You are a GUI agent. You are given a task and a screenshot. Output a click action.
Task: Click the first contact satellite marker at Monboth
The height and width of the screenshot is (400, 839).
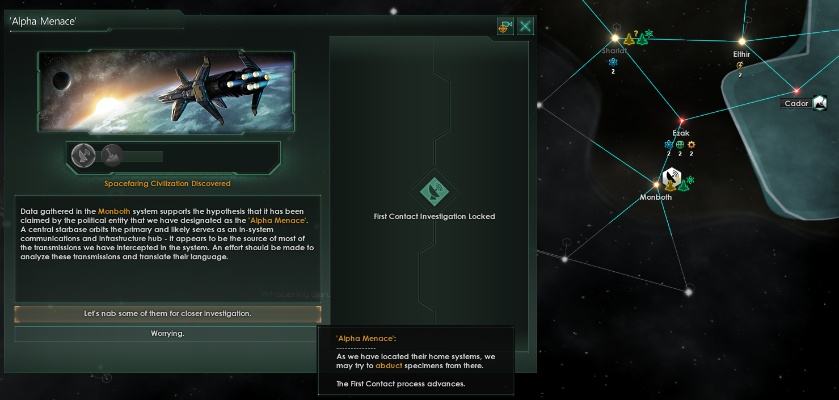[x=671, y=179]
